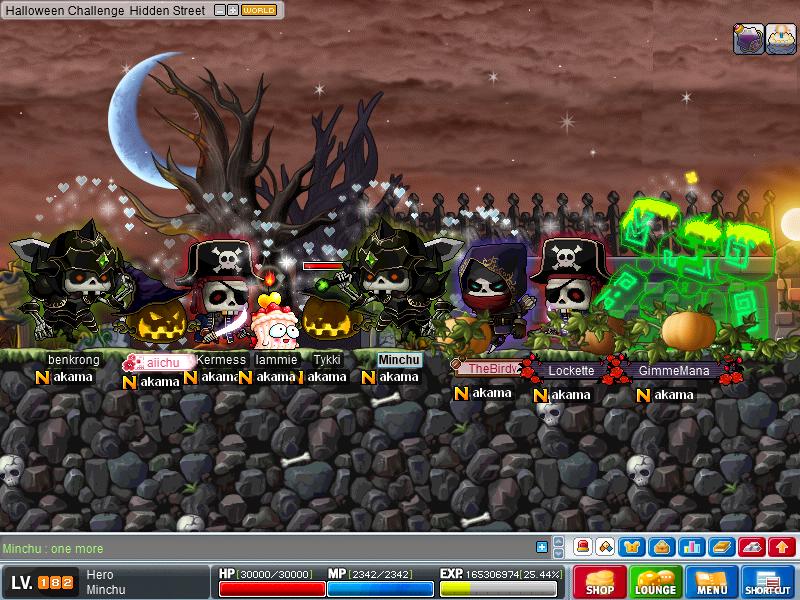The height and width of the screenshot is (600, 800).
Task: Minimize the minimap title bar
Action: (x=219, y=10)
